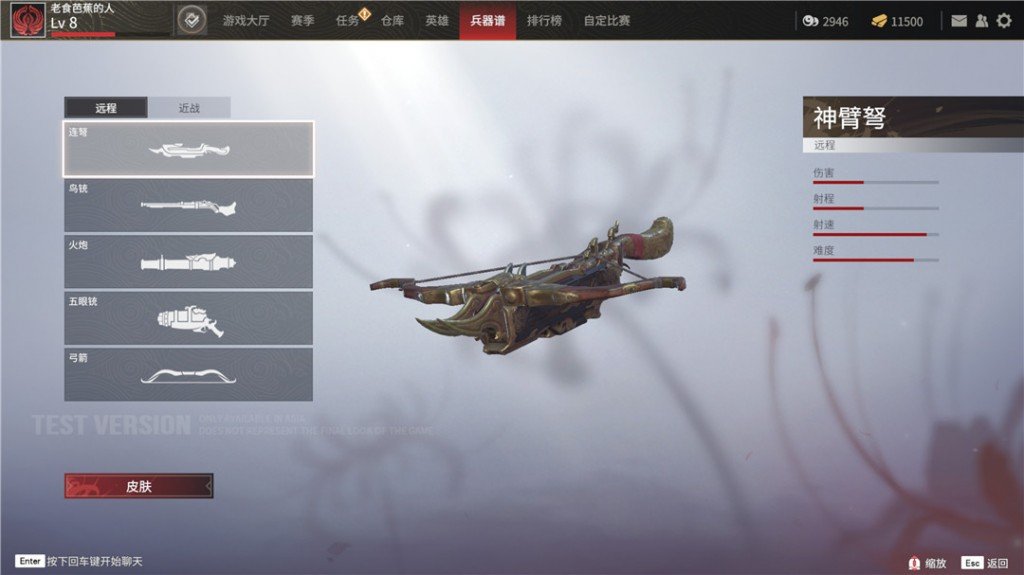Open the 任务 quests tab
Viewport: 1024px width, 575px height.
pyautogui.click(x=348, y=20)
